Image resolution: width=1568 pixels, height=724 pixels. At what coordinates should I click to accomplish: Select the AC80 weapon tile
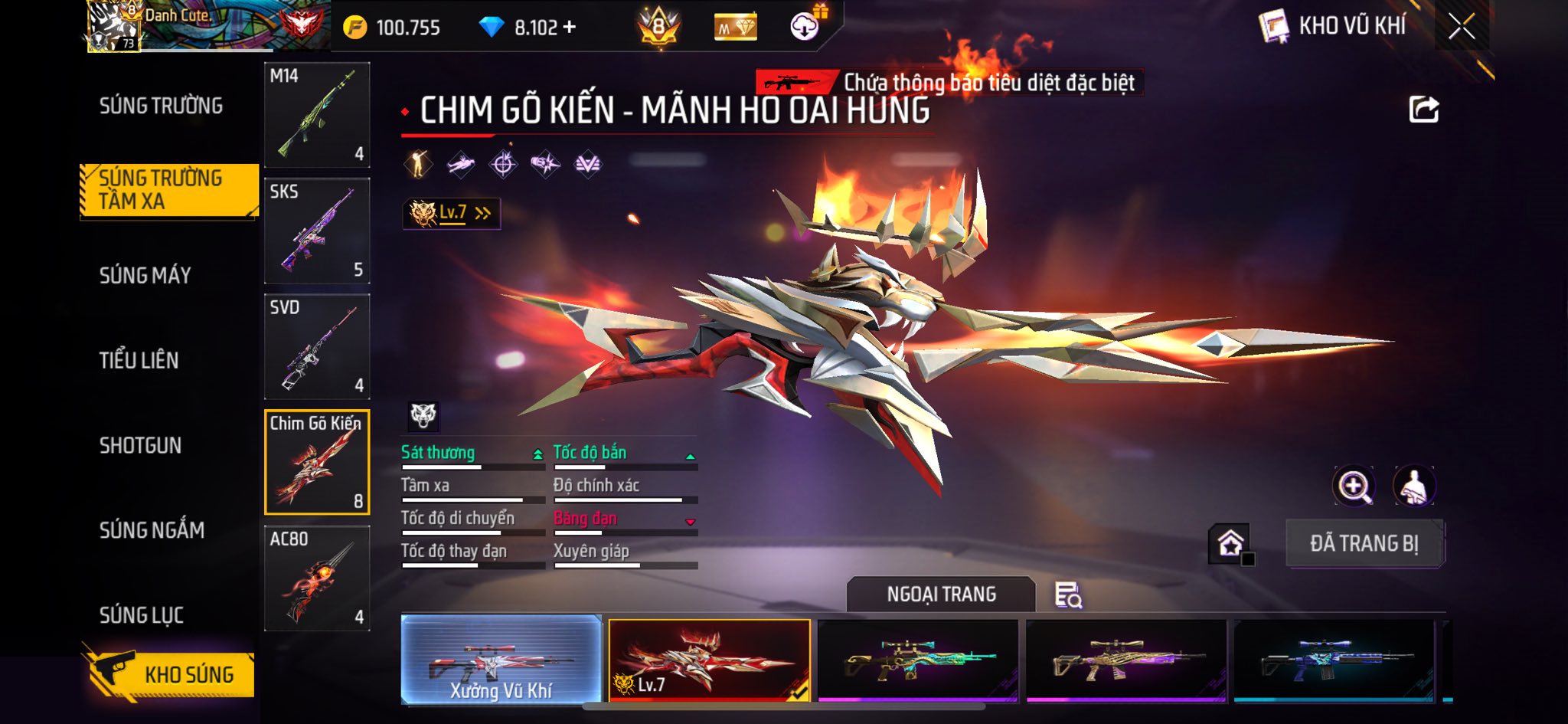click(x=317, y=578)
